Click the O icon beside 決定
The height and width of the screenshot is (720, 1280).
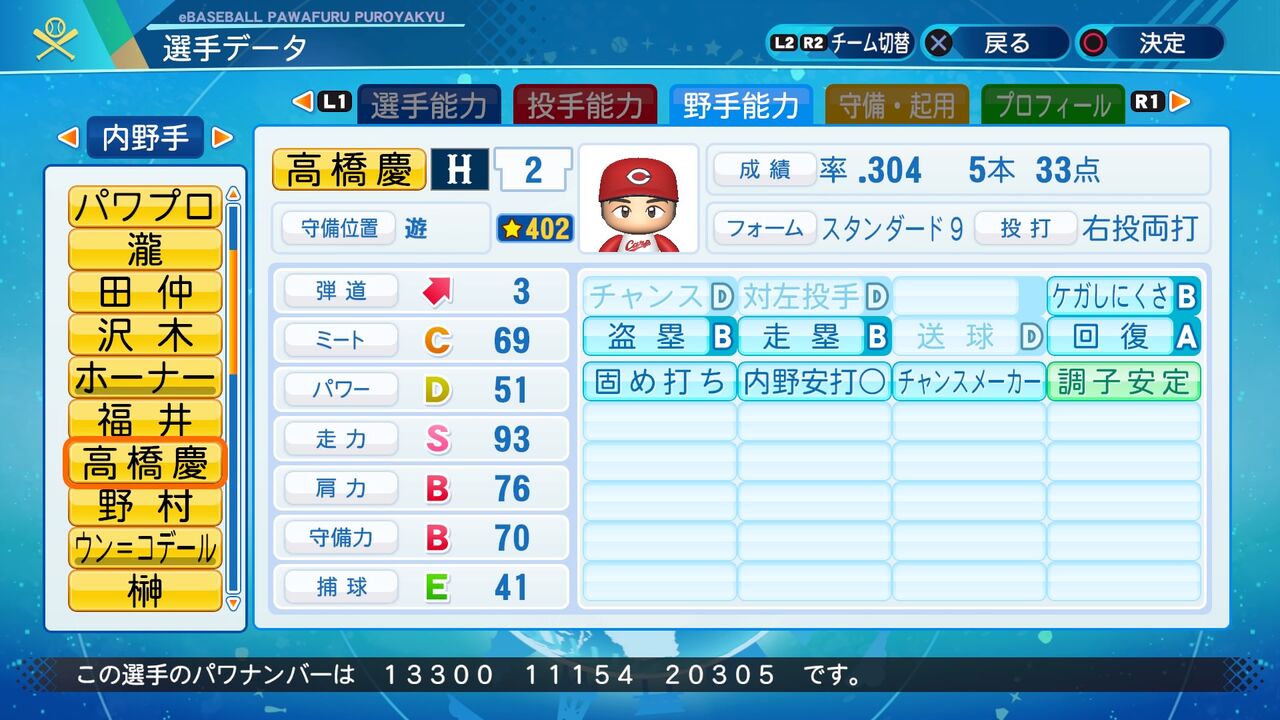(x=1095, y=43)
